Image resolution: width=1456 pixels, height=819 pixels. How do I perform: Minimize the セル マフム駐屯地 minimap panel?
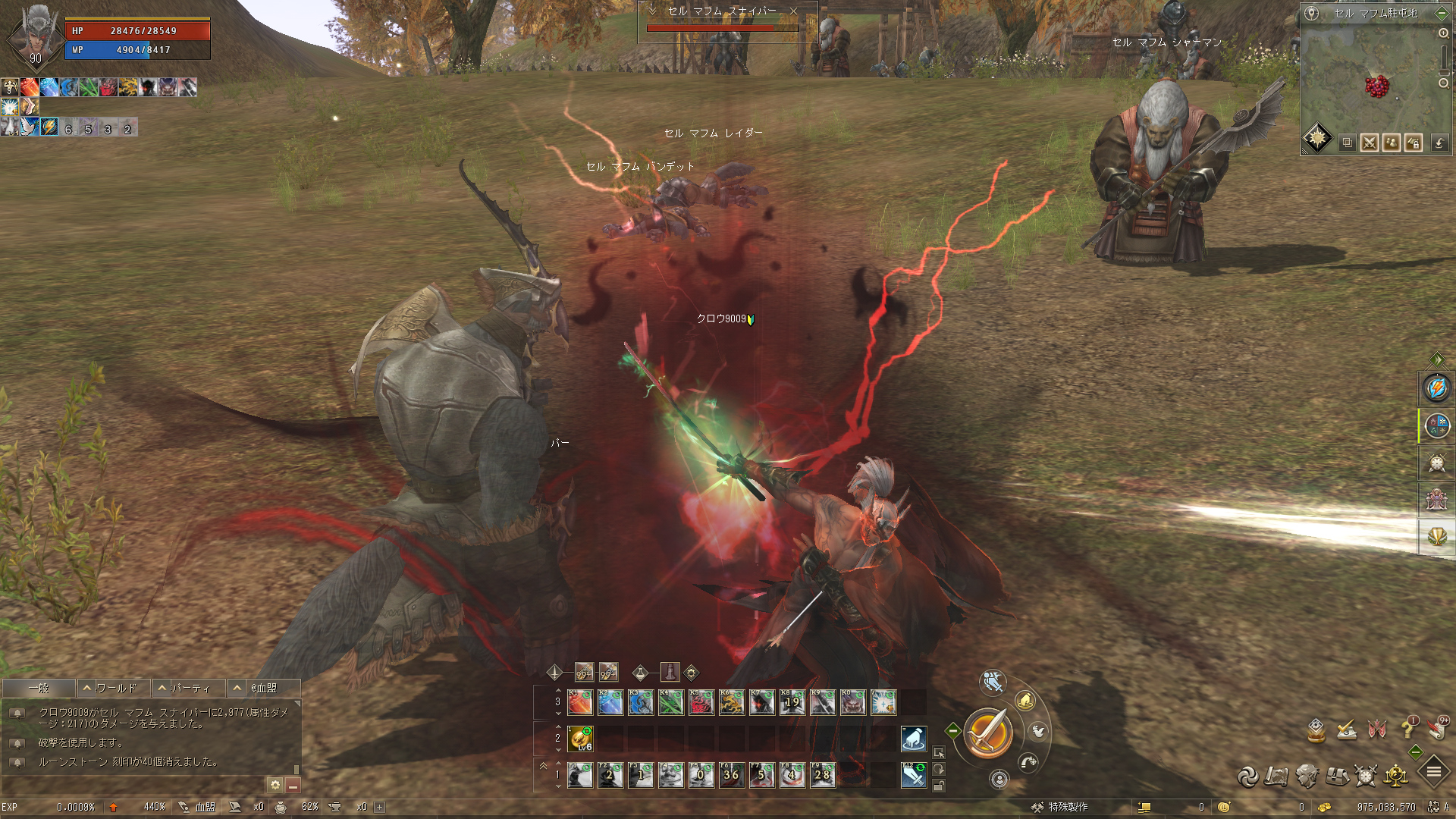click(x=1442, y=13)
